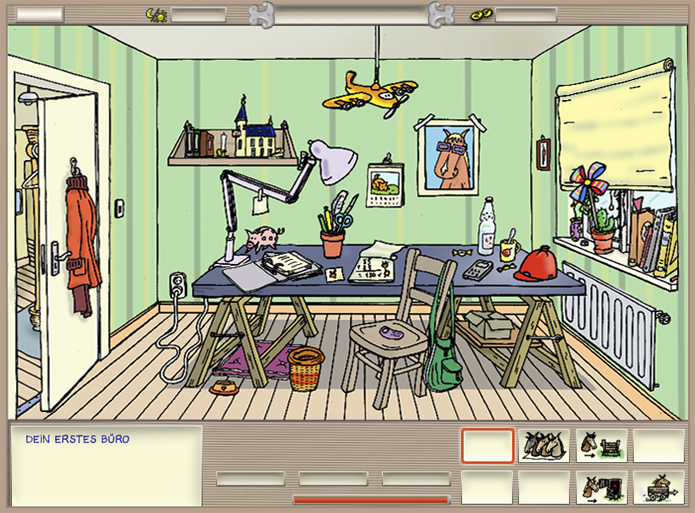695x513 pixels.
Task: Click the red-outlined empty slot
Action: (x=487, y=445)
